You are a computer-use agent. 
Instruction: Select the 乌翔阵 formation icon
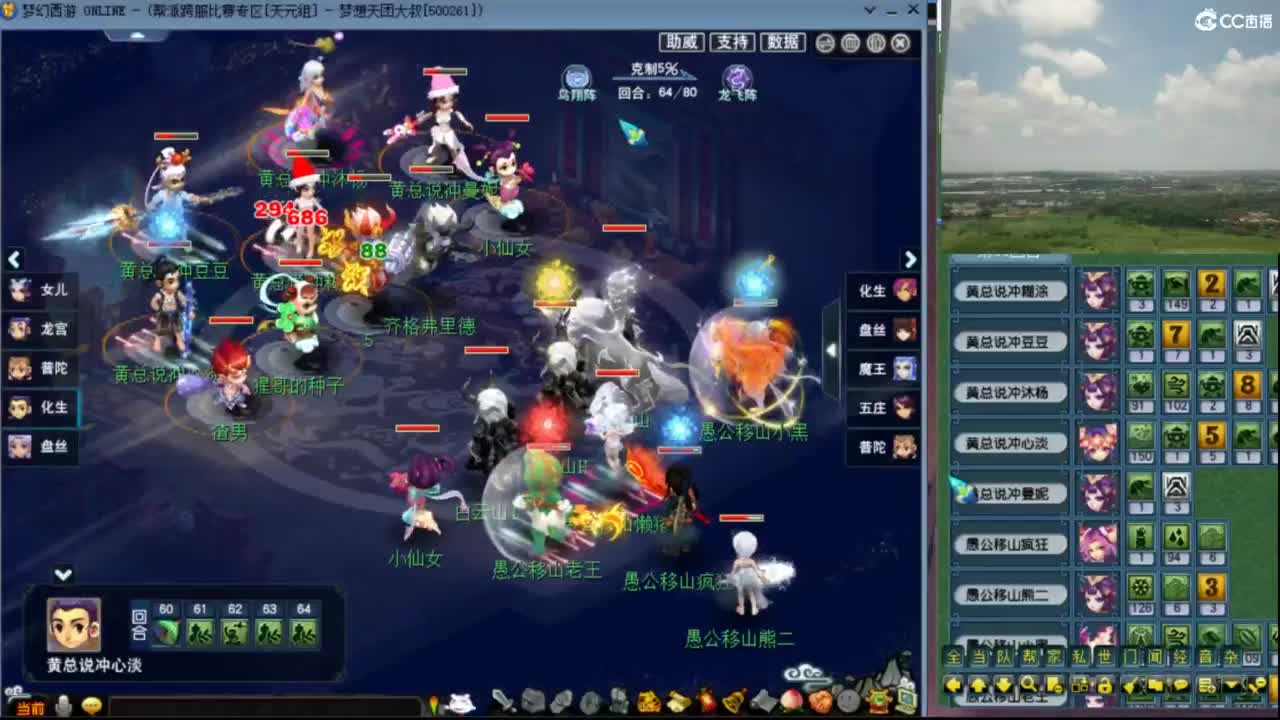[x=575, y=78]
